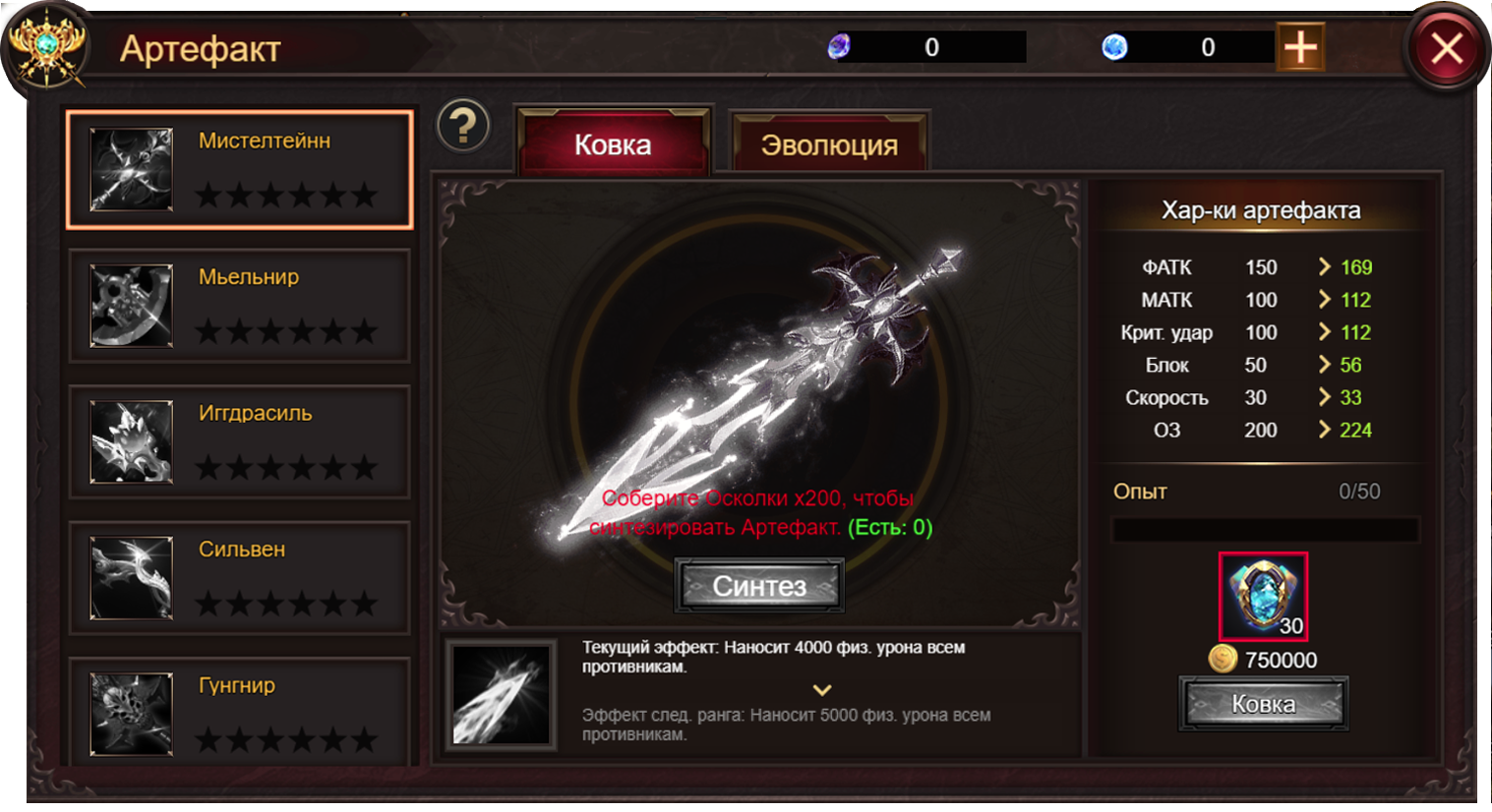The width and height of the screenshot is (1492, 812).
Task: Click the artifact skill effect icon
Action: pyautogui.click(x=502, y=693)
